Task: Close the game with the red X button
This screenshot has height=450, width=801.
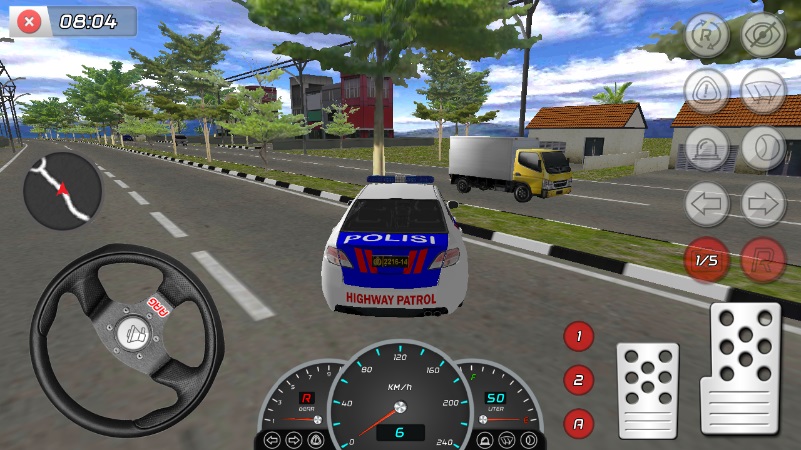Action: coord(31,20)
